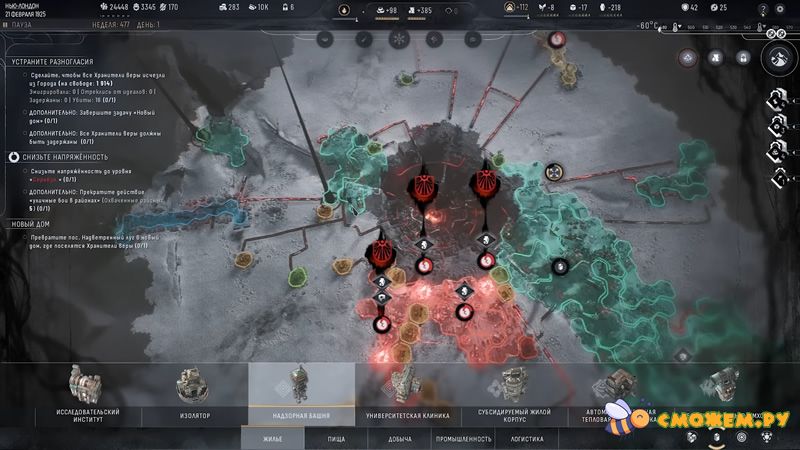The width and height of the screenshot is (800, 450).
Task: Switch to the Добыча tab
Action: click(400, 438)
